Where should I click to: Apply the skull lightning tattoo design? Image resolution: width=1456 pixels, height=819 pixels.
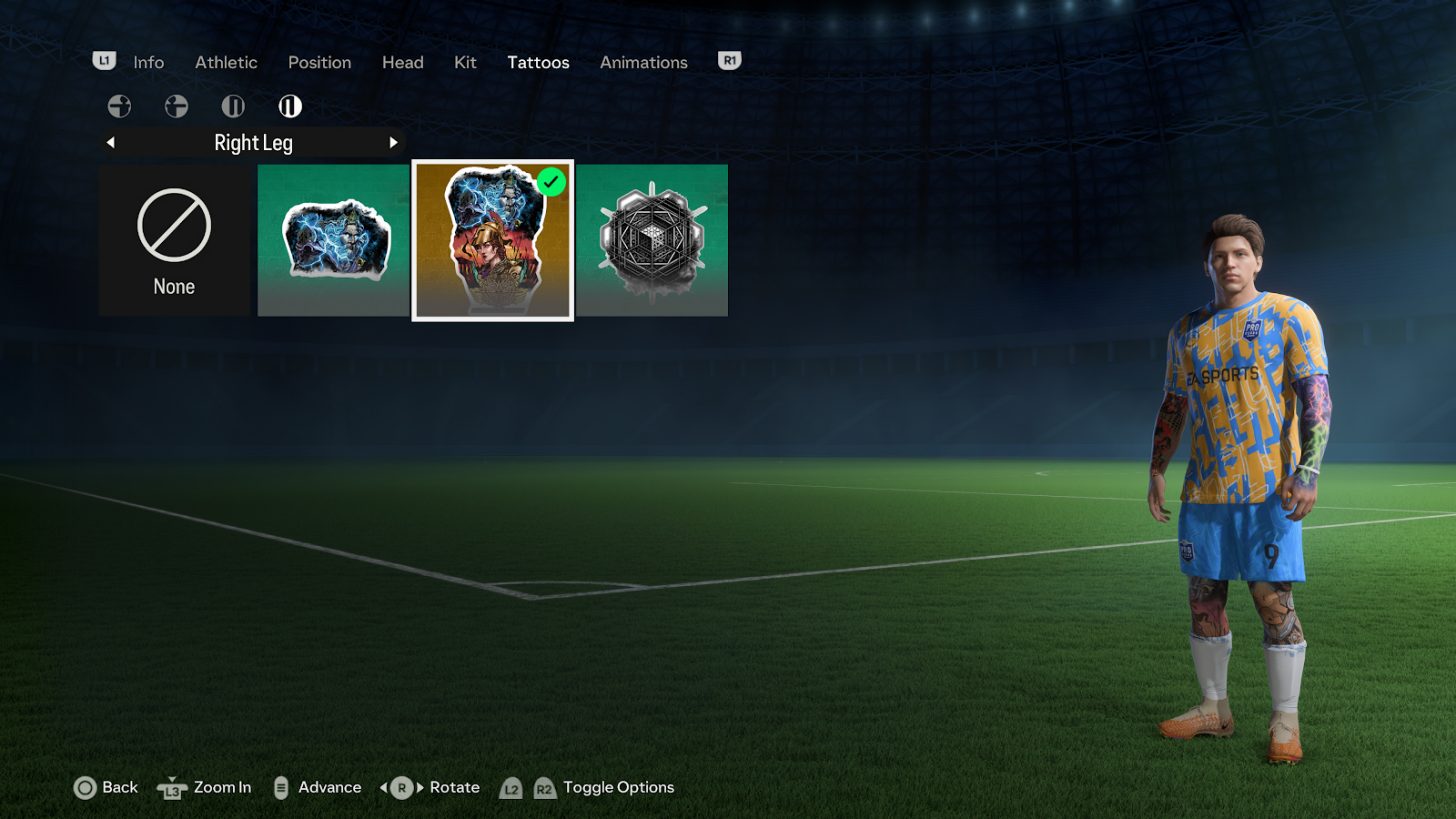pyautogui.click(x=332, y=239)
